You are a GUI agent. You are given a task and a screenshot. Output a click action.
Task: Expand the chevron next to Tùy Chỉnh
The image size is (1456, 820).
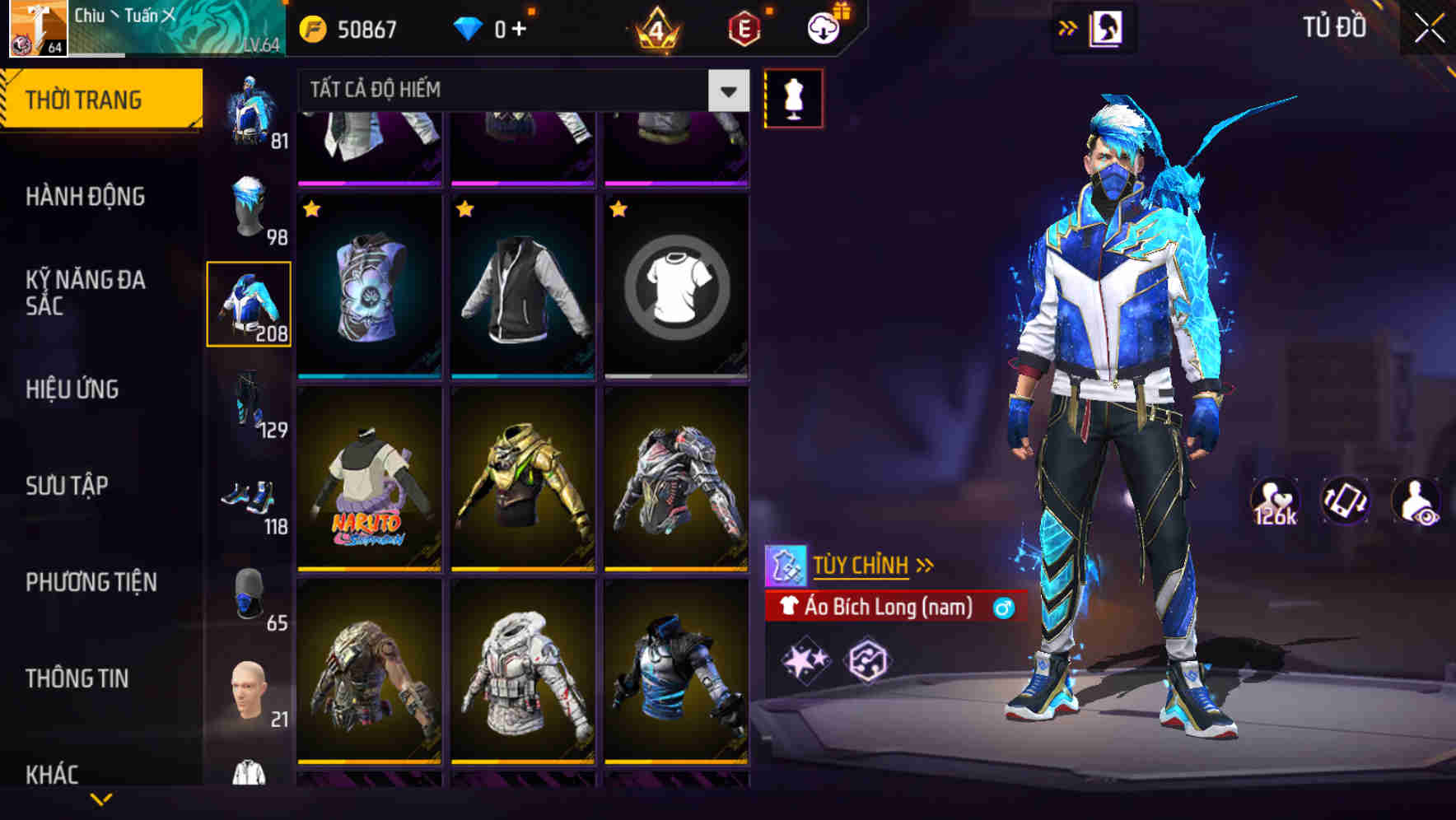tap(925, 564)
